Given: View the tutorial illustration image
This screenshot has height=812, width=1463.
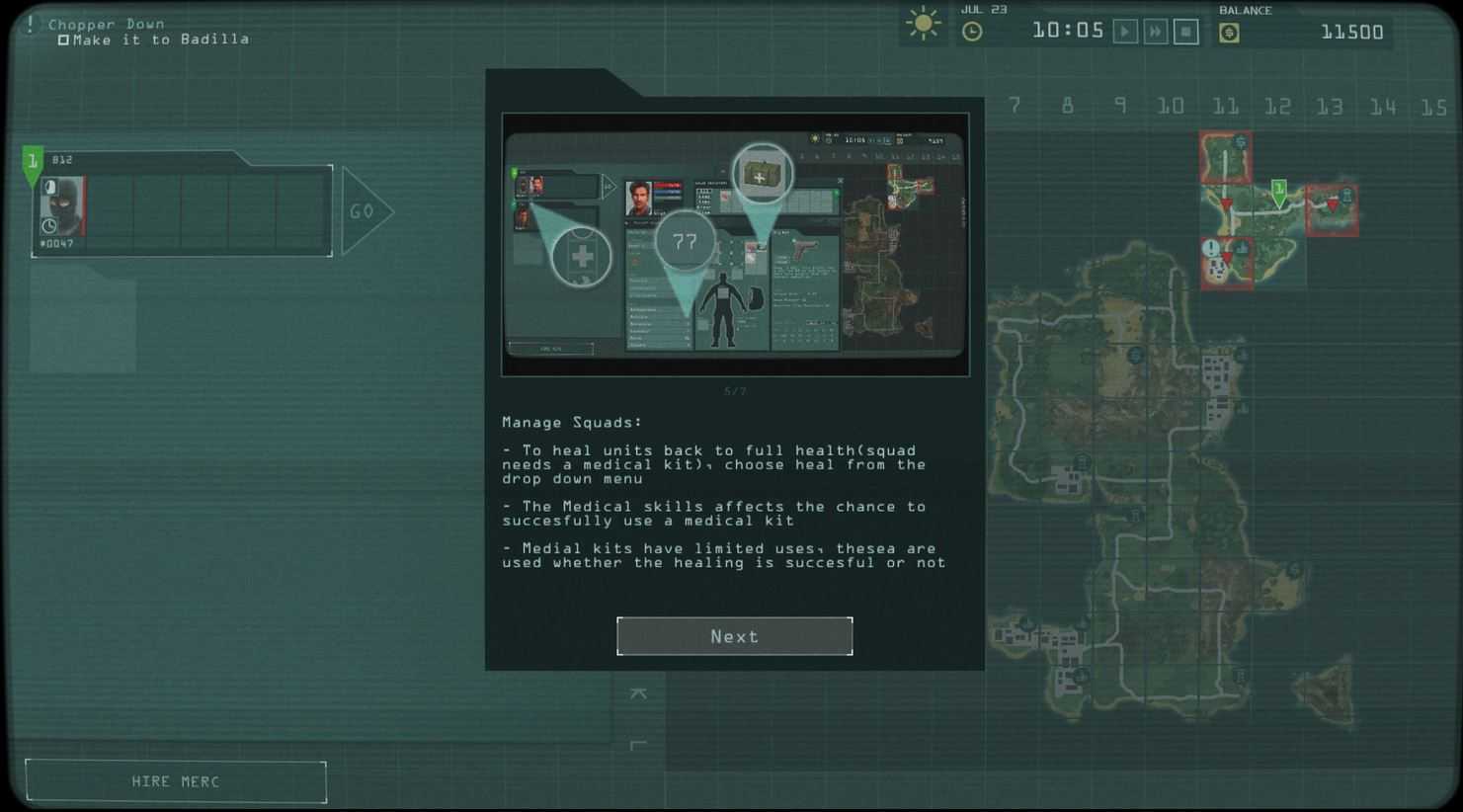Looking at the screenshot, I should [735, 244].
